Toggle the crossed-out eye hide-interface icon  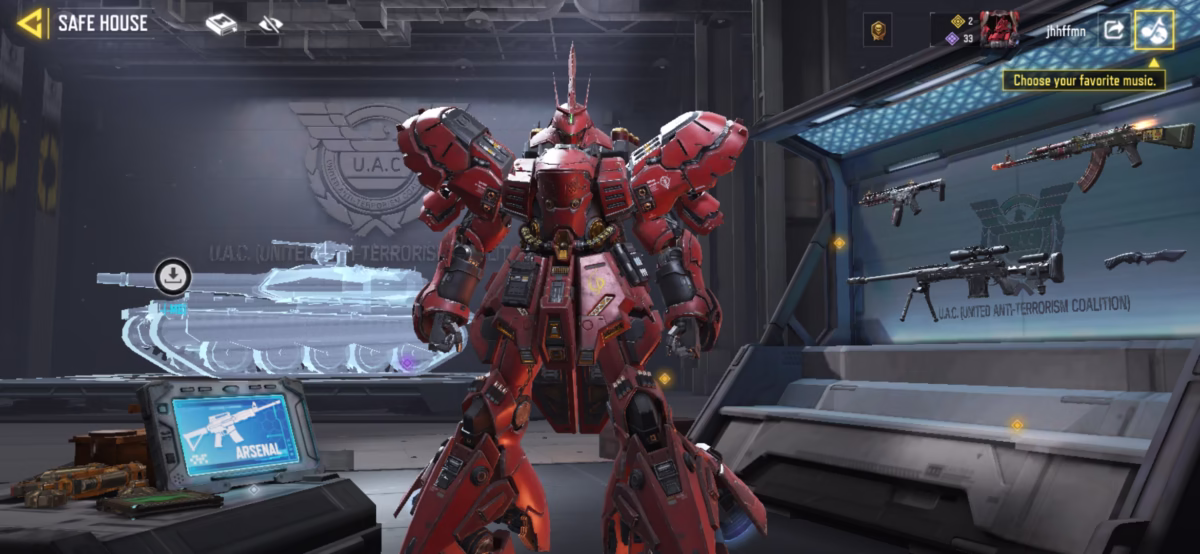pyautogui.click(x=270, y=24)
